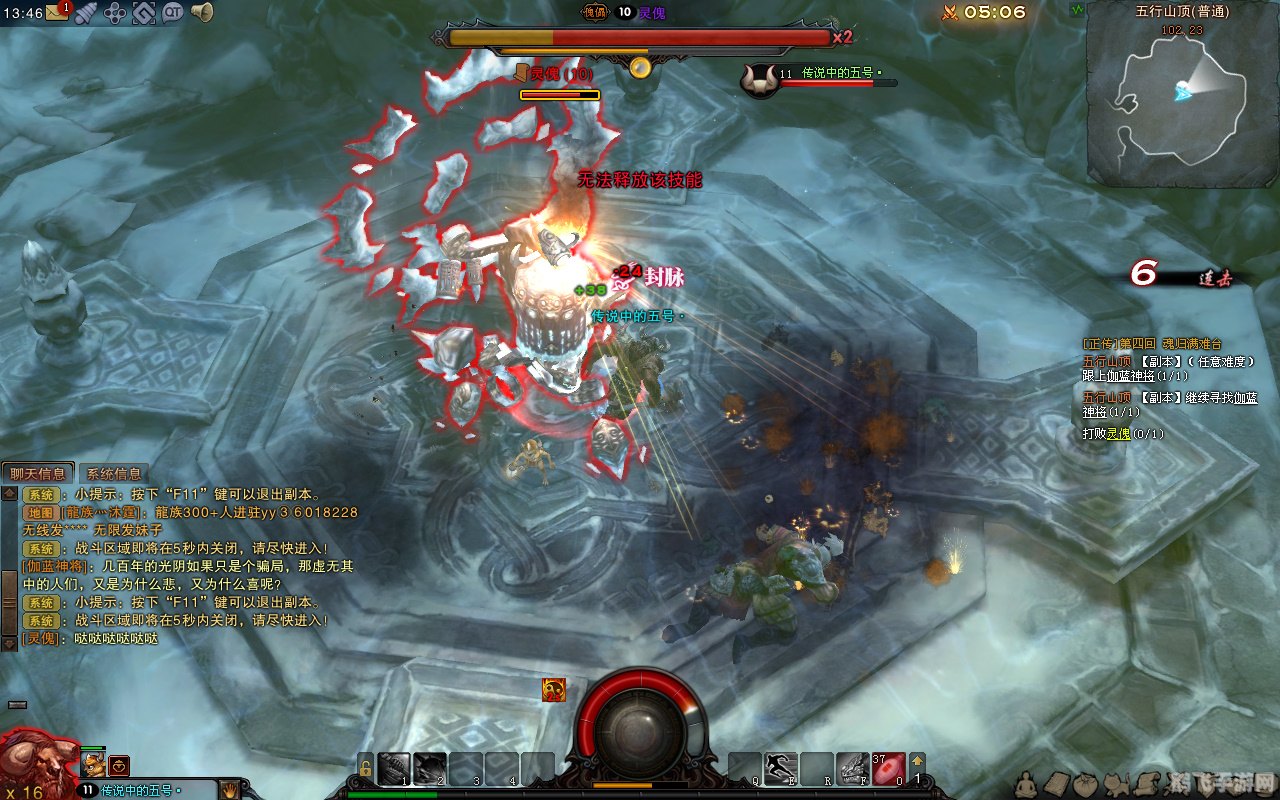The image size is (1280, 800).
Task: Trigger the beast head skill on F
Action: click(852, 768)
